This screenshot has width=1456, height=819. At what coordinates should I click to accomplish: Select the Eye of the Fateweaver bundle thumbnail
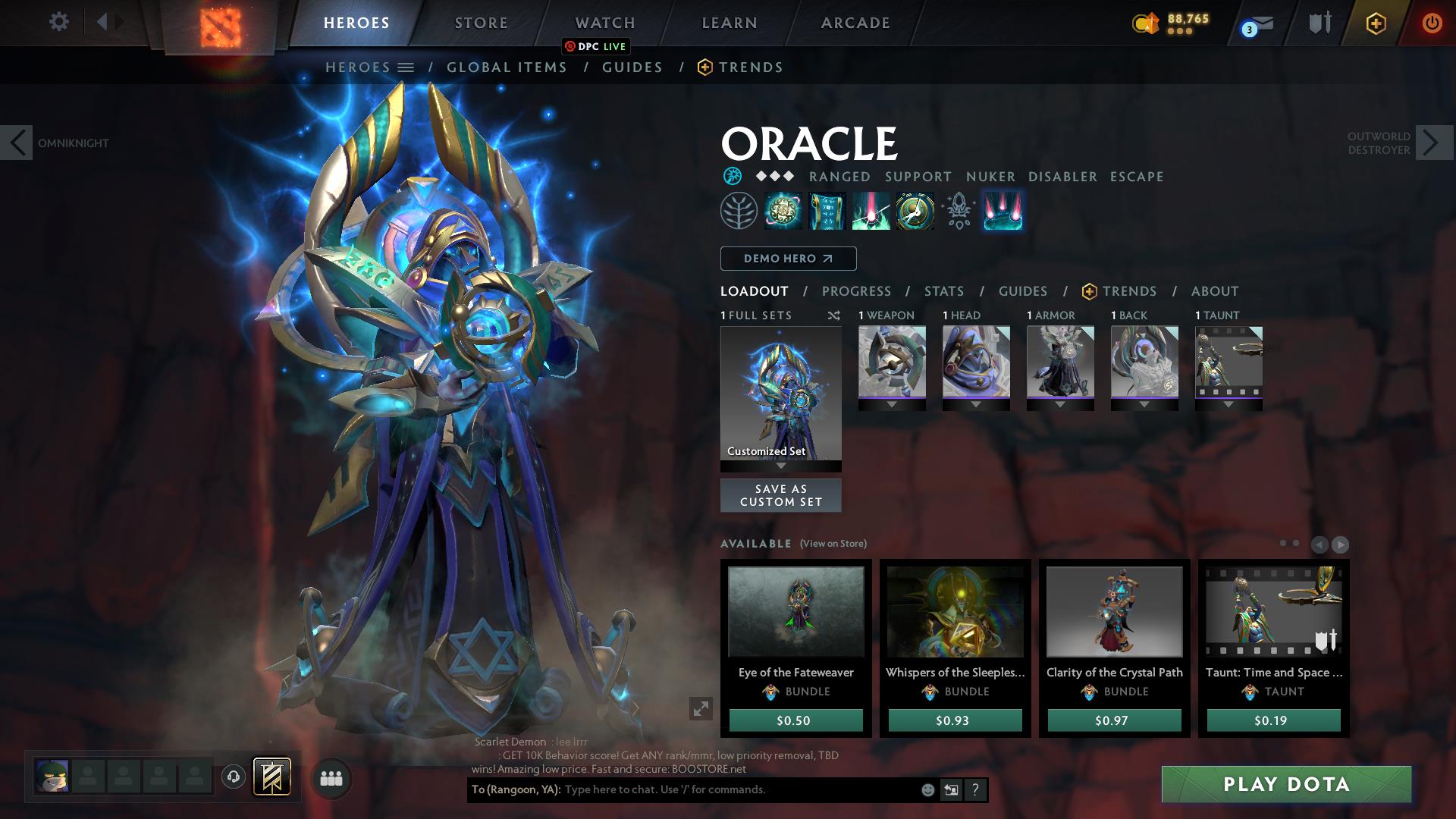pyautogui.click(x=795, y=612)
